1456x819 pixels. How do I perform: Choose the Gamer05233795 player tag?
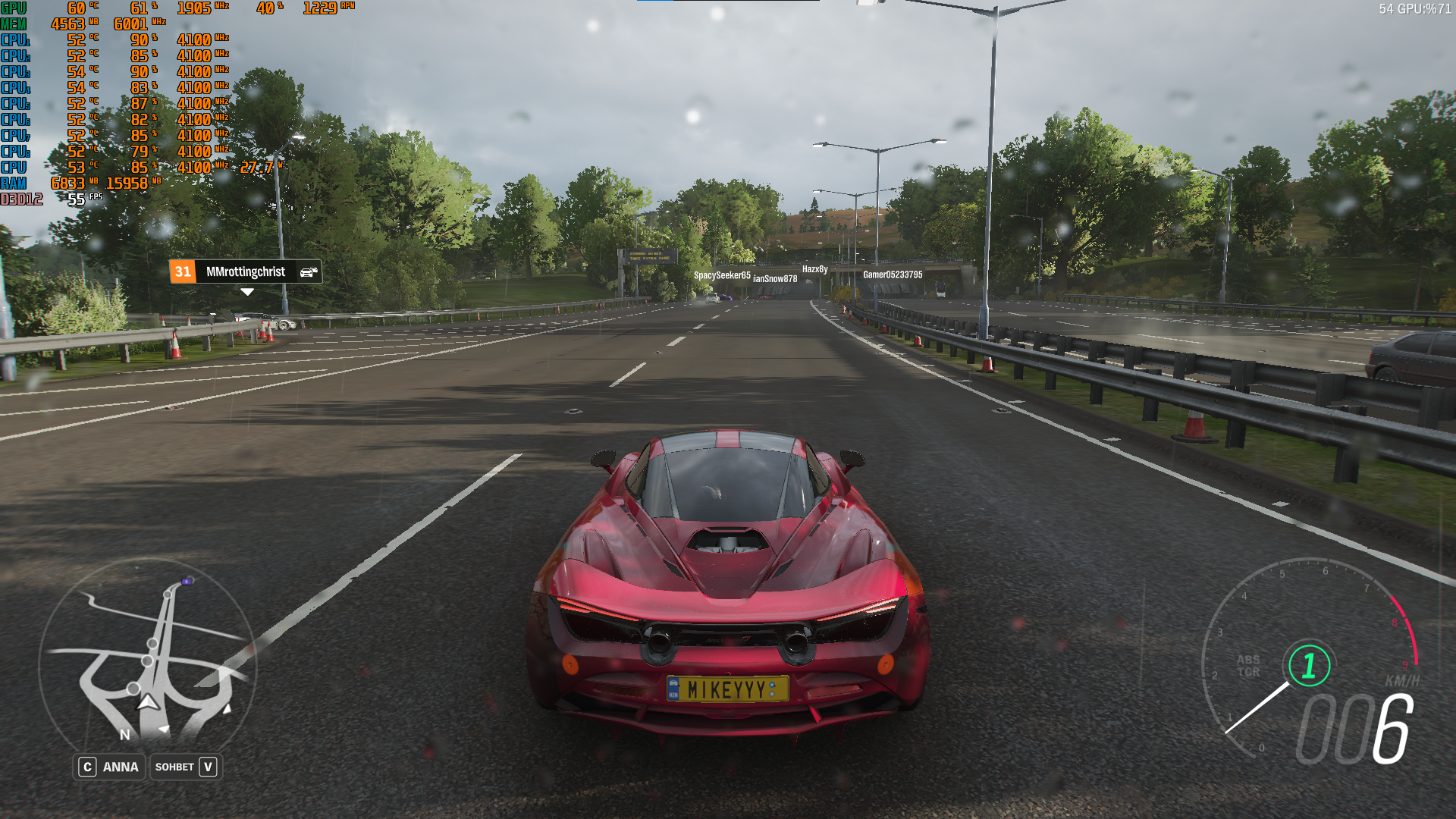tap(893, 275)
